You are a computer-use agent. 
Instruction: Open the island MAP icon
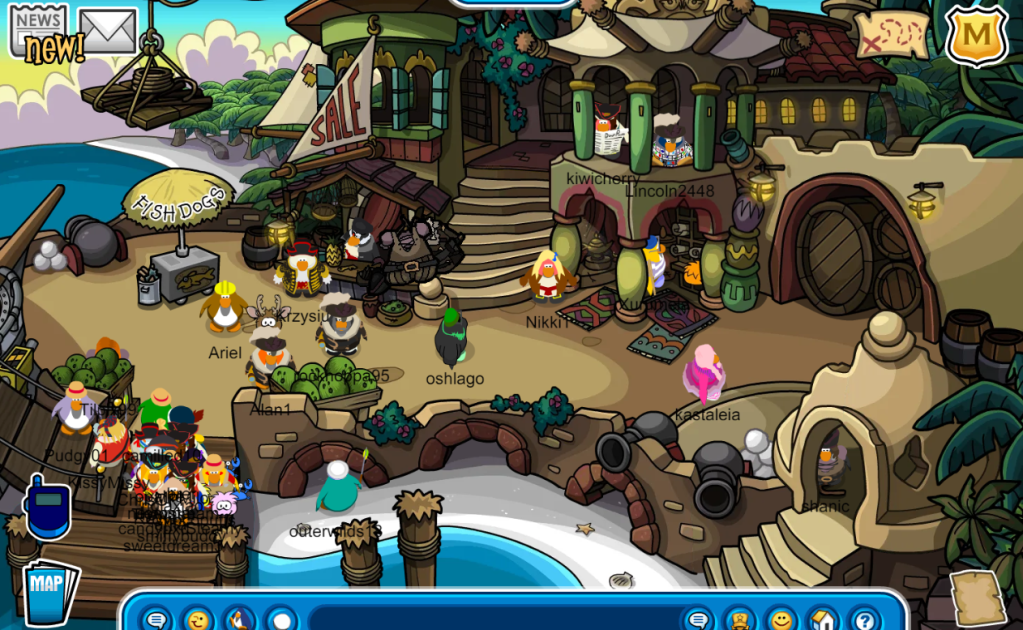pos(50,591)
